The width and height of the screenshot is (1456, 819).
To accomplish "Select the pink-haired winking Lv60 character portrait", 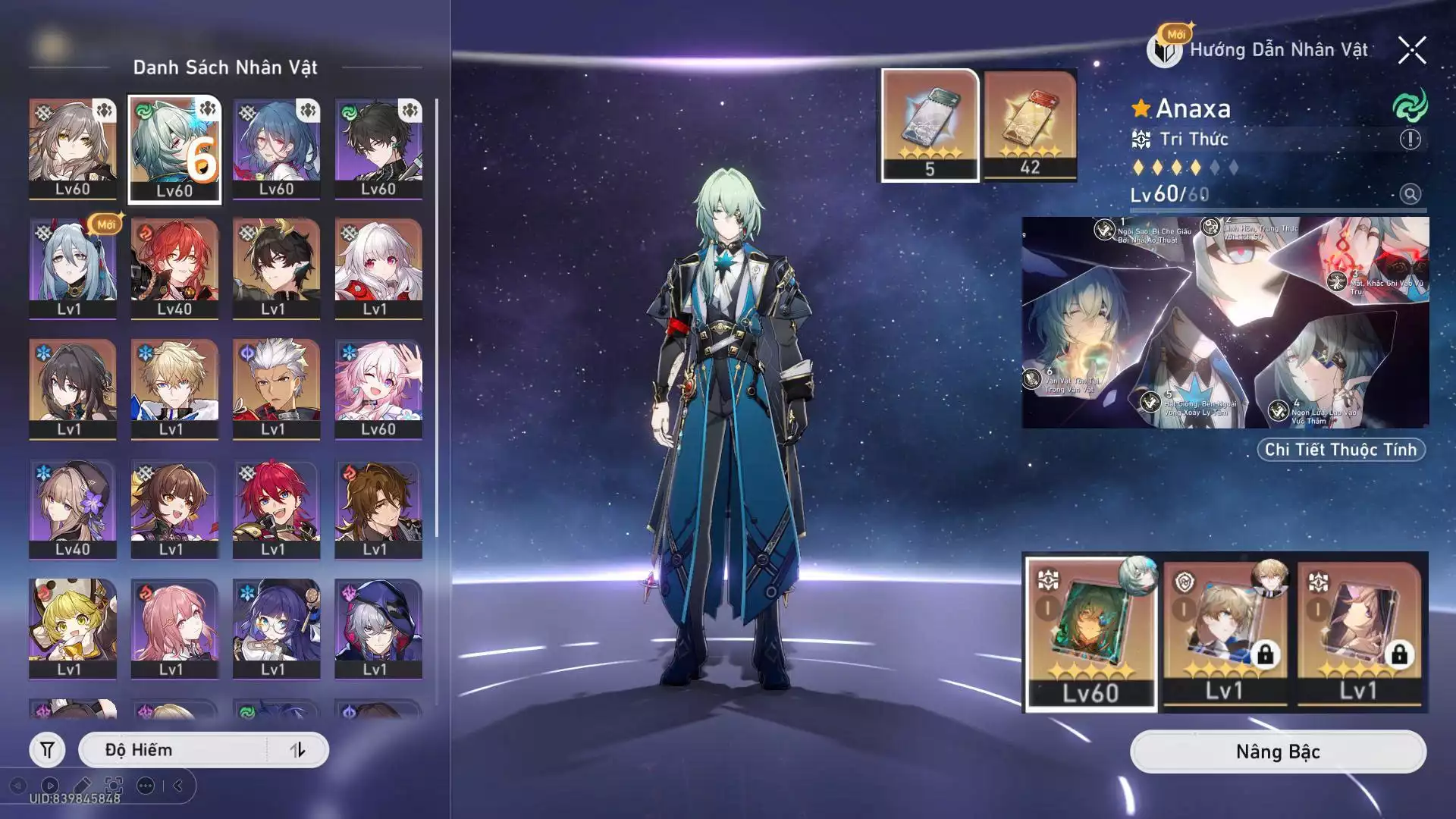I will (378, 388).
